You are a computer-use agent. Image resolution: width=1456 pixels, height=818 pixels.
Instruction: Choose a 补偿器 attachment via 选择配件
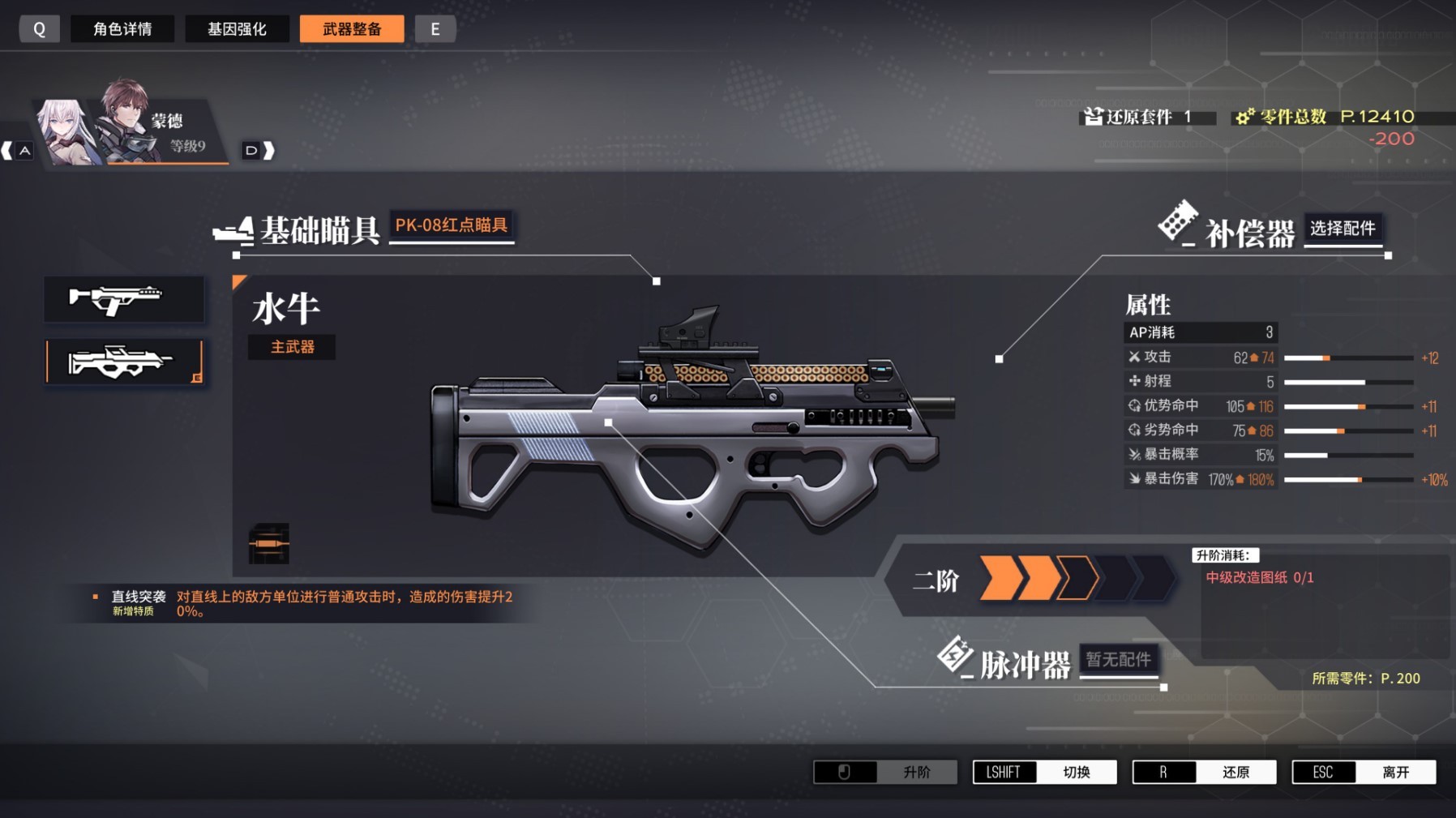point(1343,229)
